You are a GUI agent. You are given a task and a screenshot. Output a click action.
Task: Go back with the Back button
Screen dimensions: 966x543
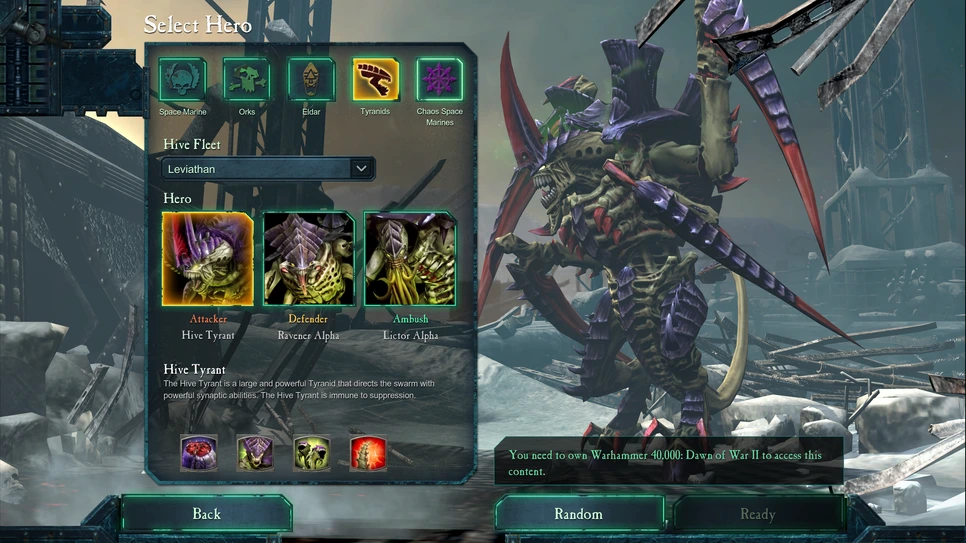206,514
